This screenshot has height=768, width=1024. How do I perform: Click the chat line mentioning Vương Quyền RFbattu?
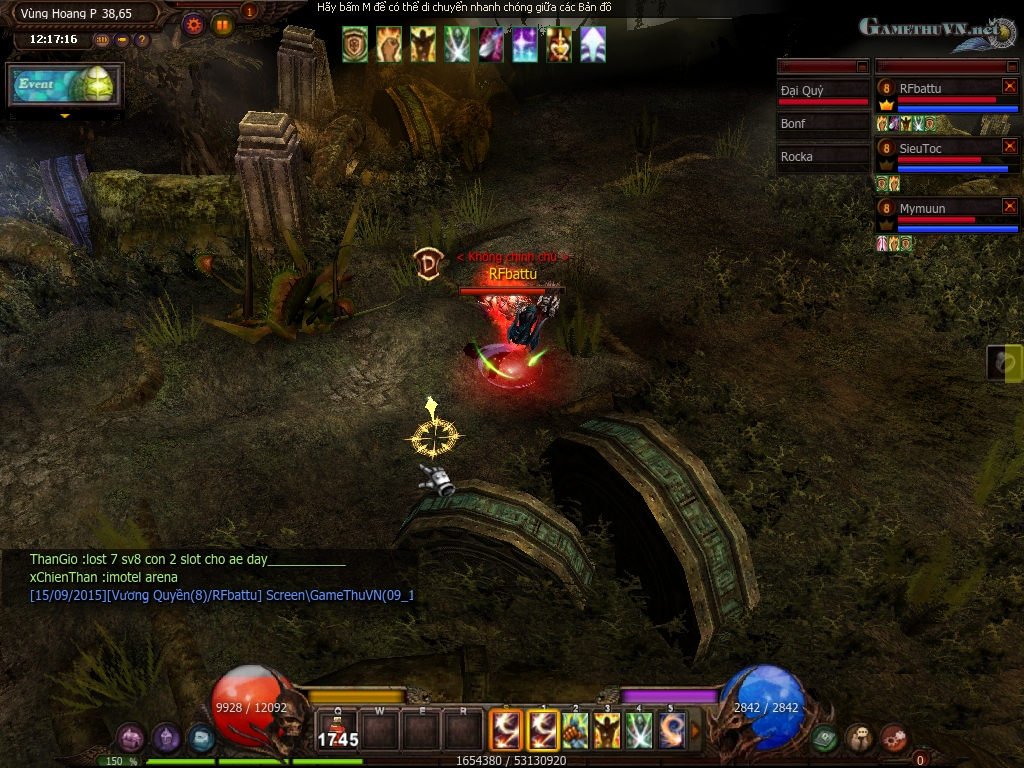coord(221,595)
